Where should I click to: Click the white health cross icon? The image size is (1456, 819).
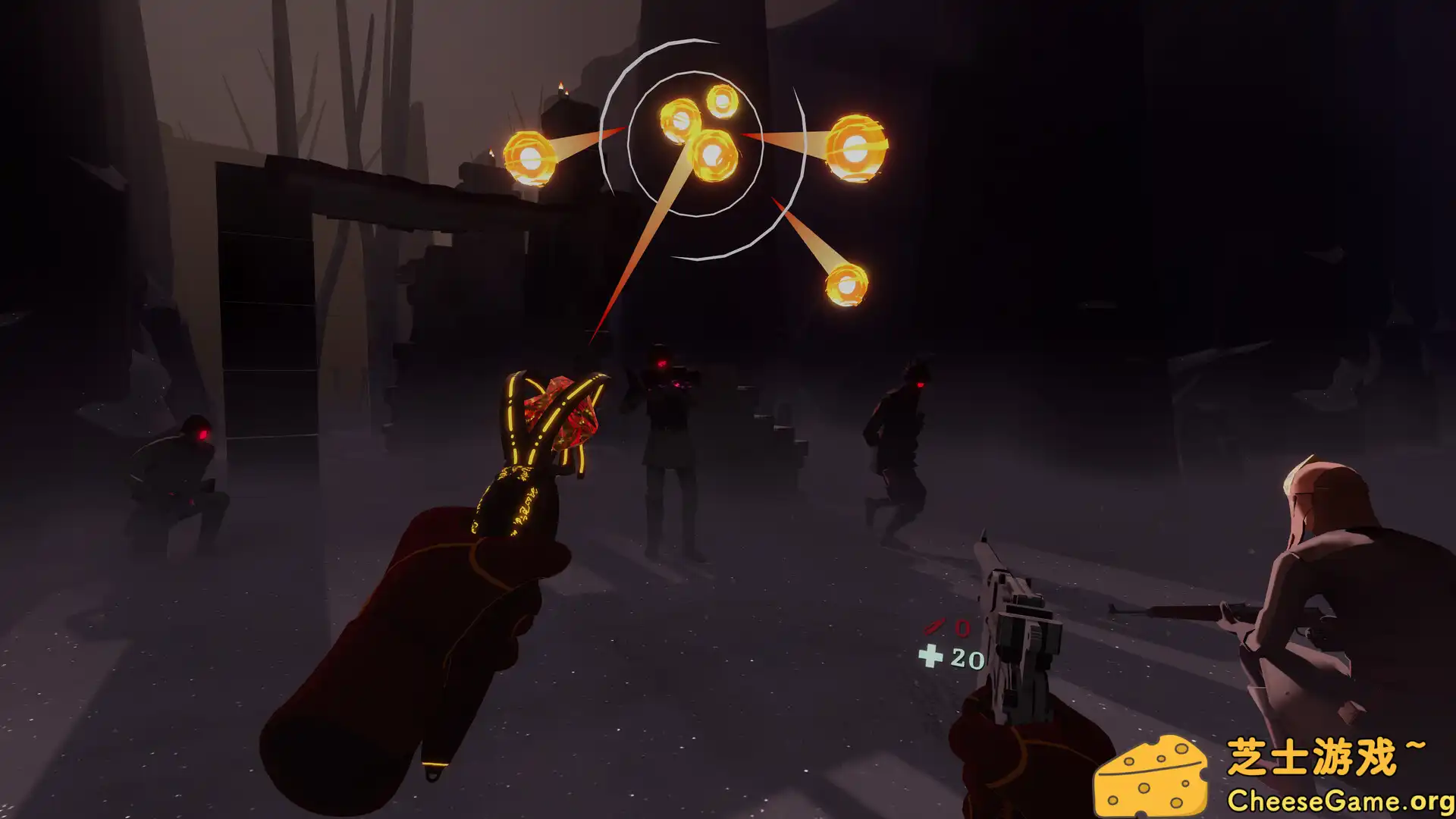coord(932,654)
